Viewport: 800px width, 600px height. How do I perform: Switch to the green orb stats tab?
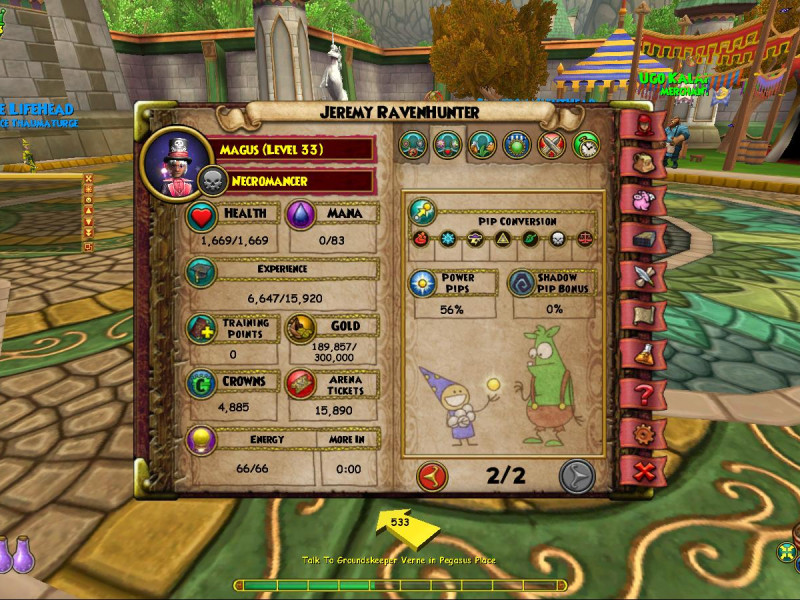(517, 145)
